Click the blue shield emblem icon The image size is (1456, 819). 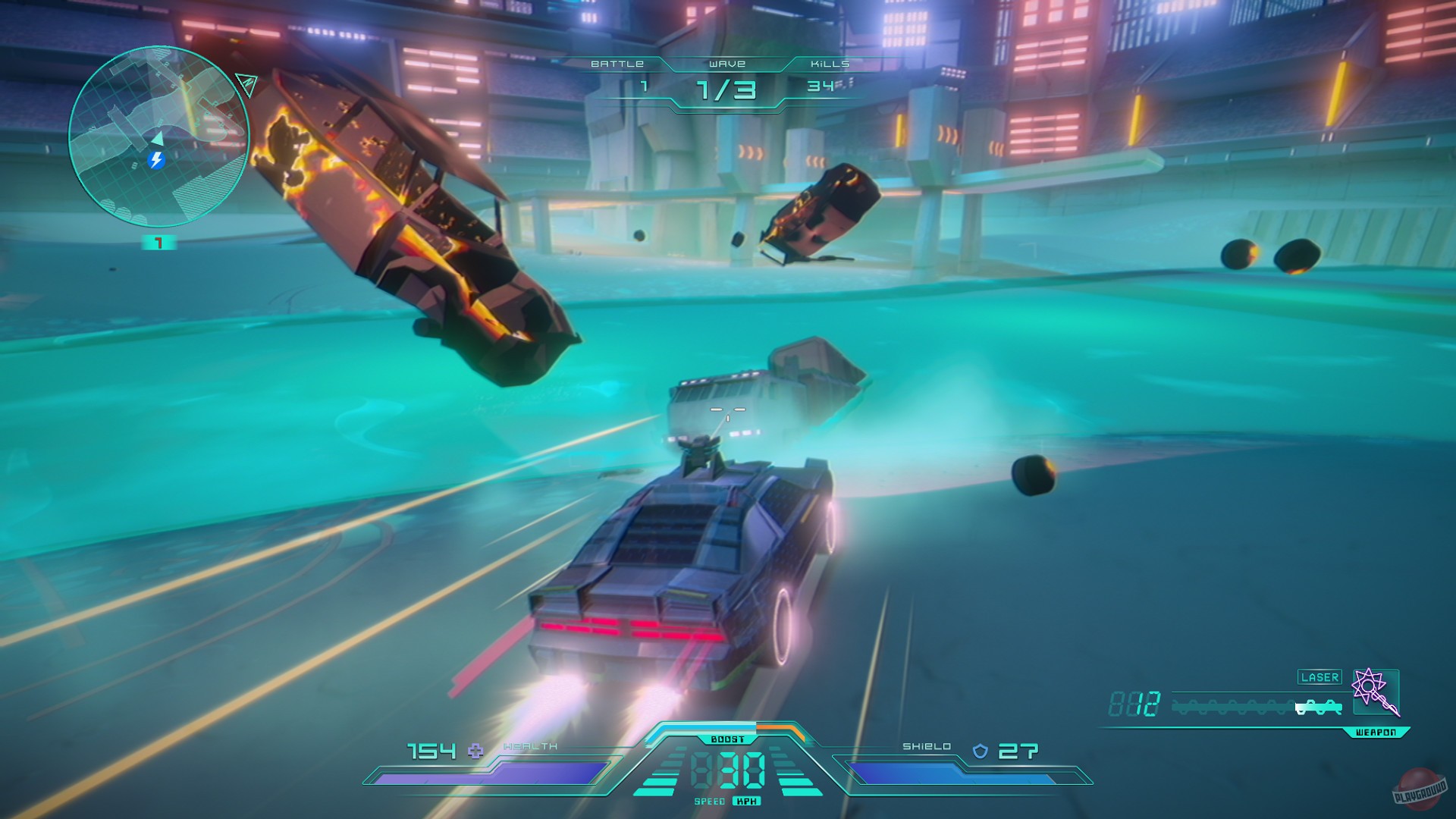981,751
